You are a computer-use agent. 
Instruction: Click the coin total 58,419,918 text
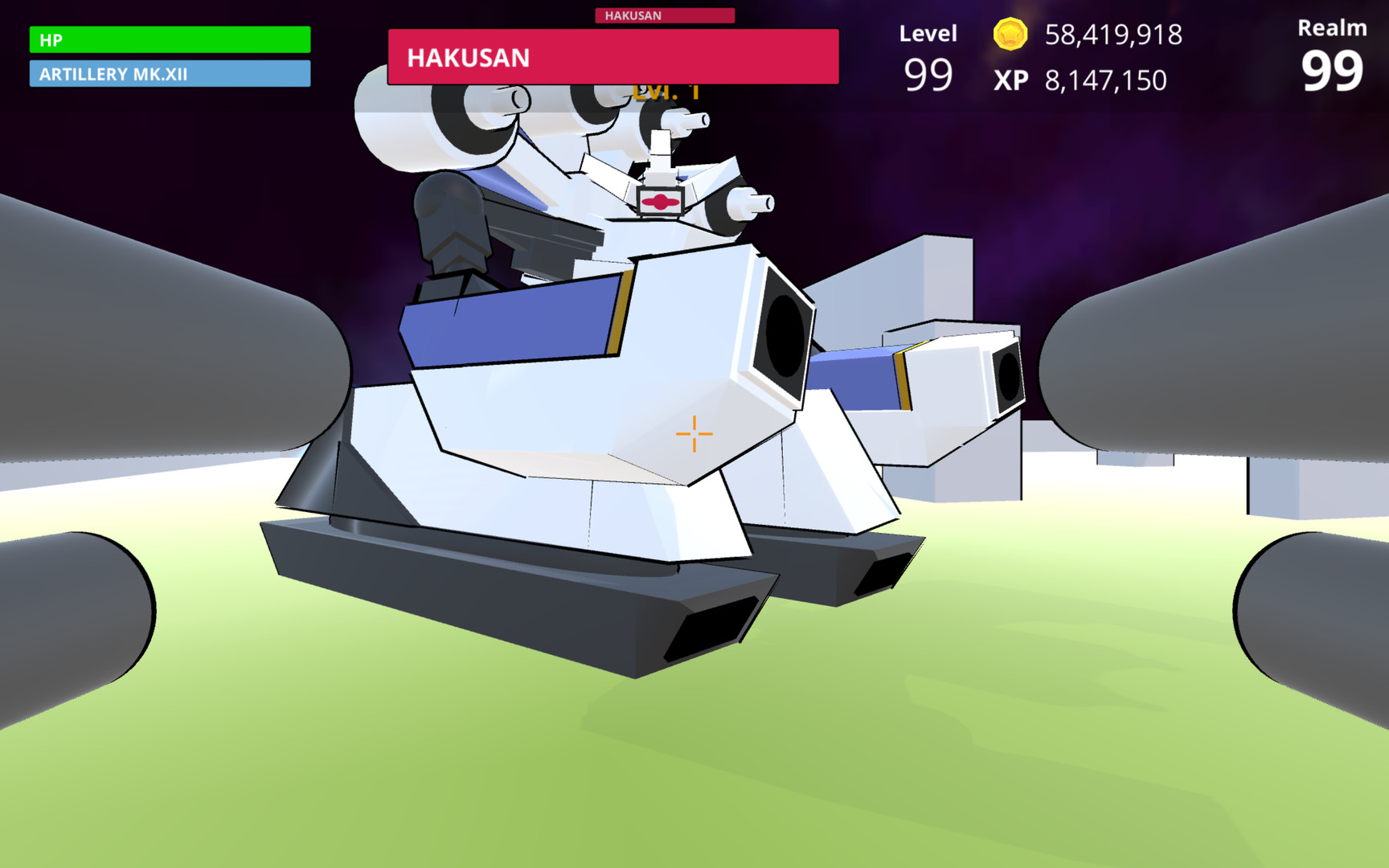click(1113, 32)
